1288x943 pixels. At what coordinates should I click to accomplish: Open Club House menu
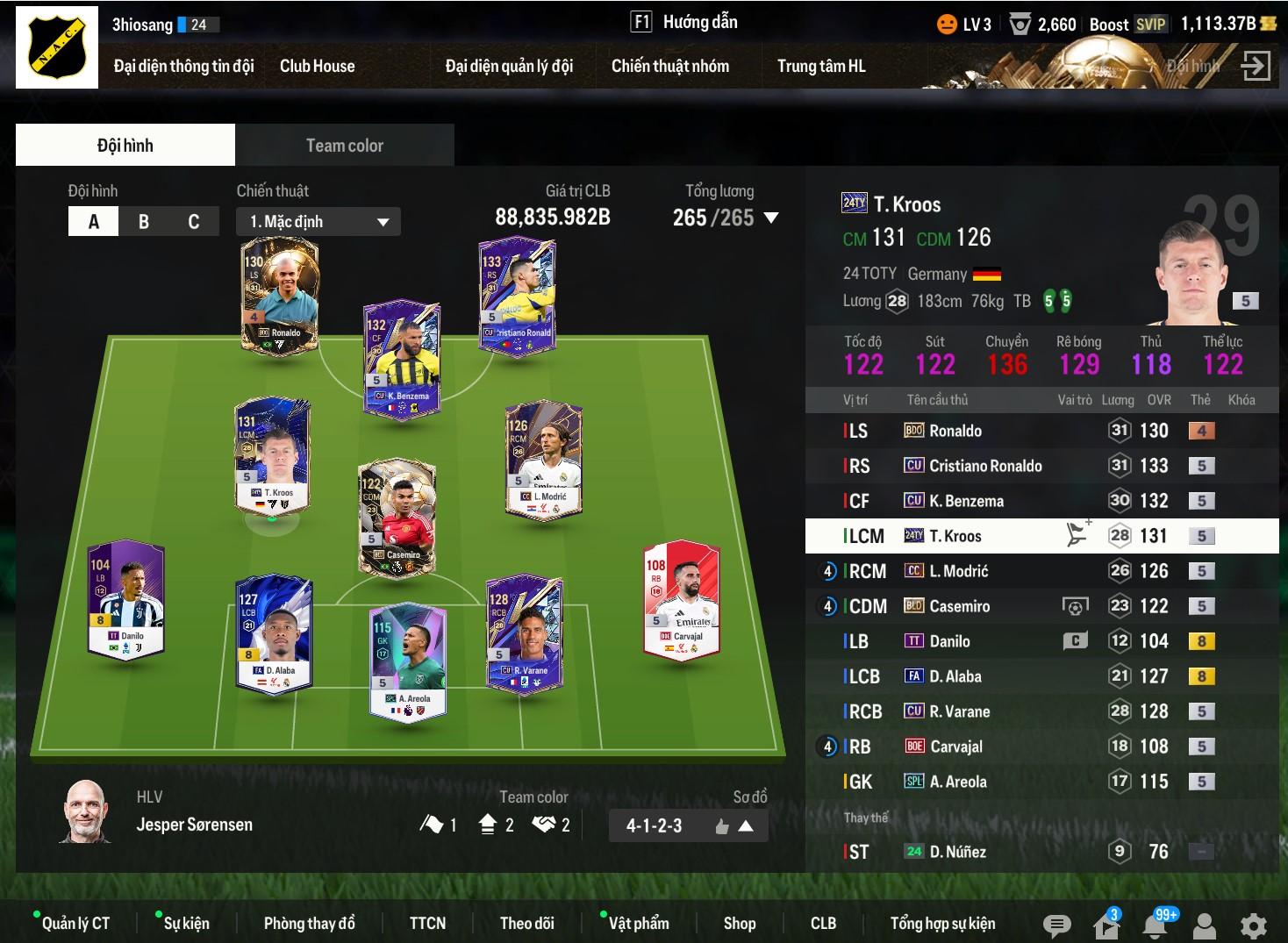coord(317,66)
